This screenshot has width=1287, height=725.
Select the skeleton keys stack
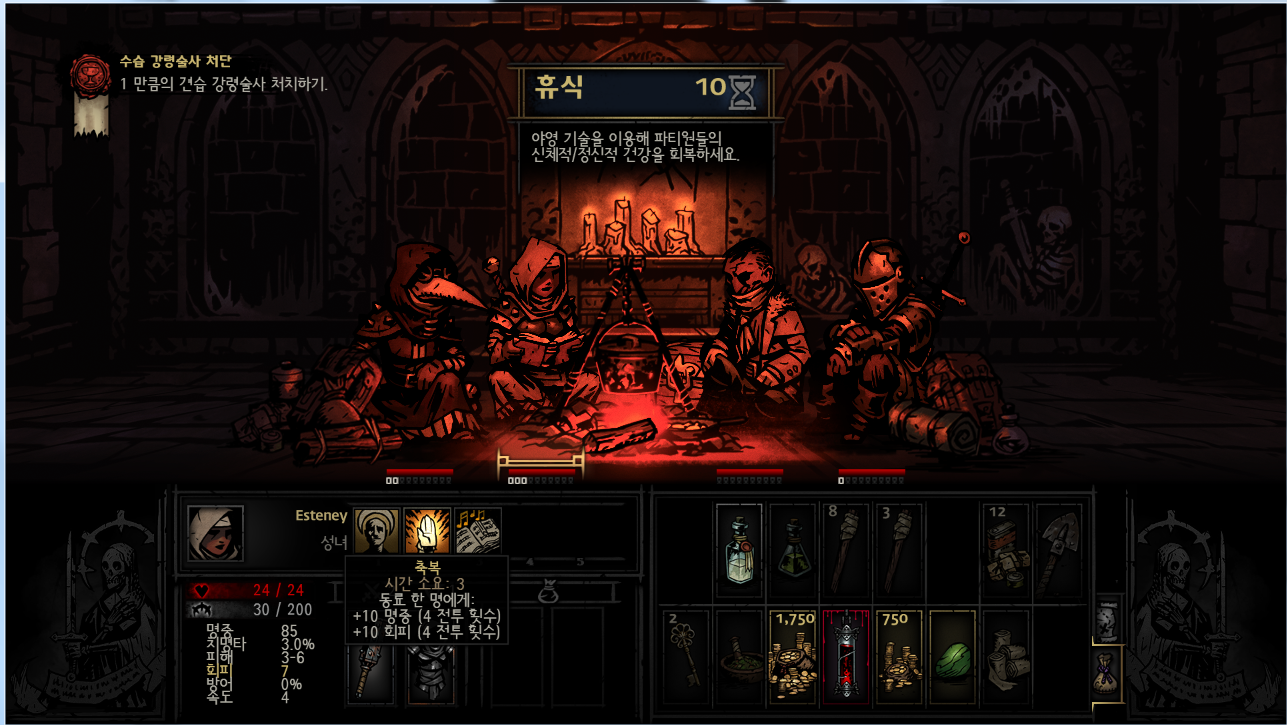tap(686, 656)
